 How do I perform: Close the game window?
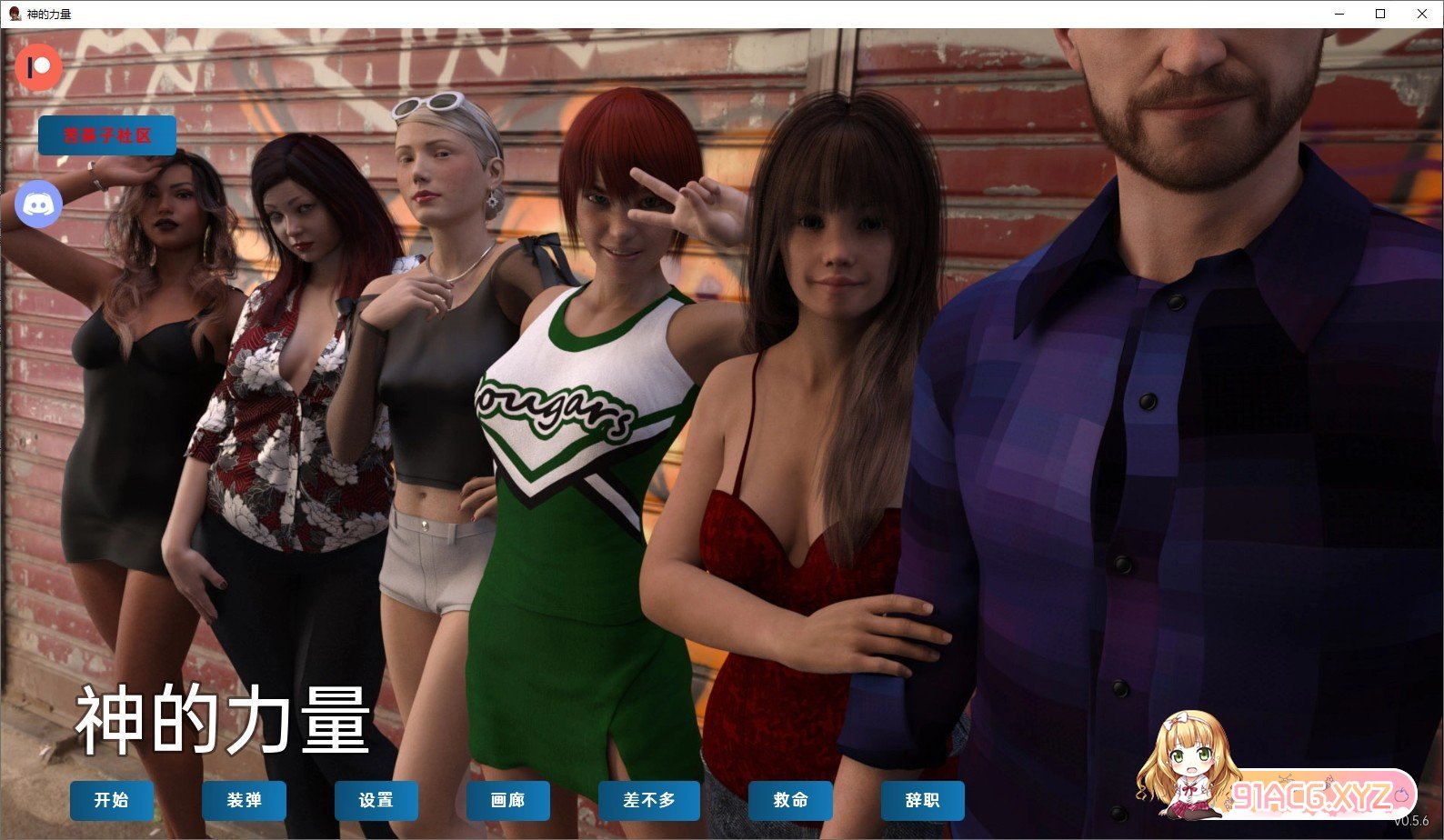click(x=1421, y=14)
